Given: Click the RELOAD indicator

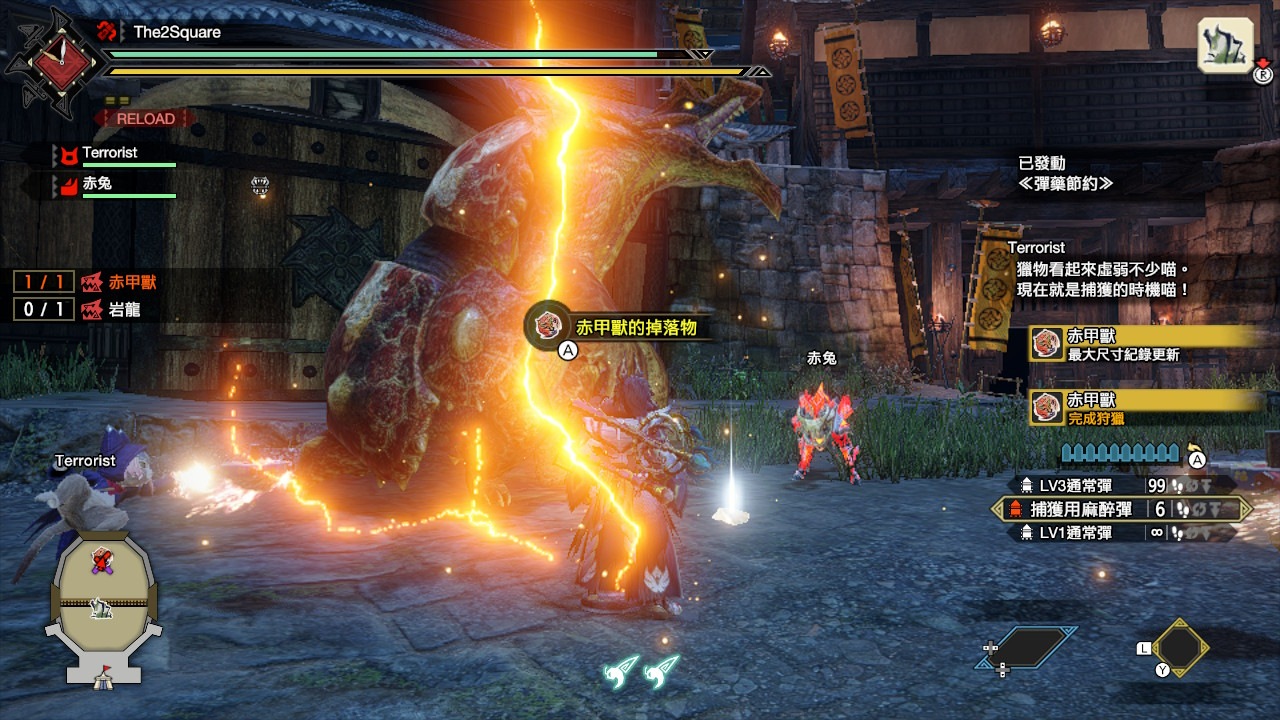Looking at the screenshot, I should pyautogui.click(x=146, y=119).
